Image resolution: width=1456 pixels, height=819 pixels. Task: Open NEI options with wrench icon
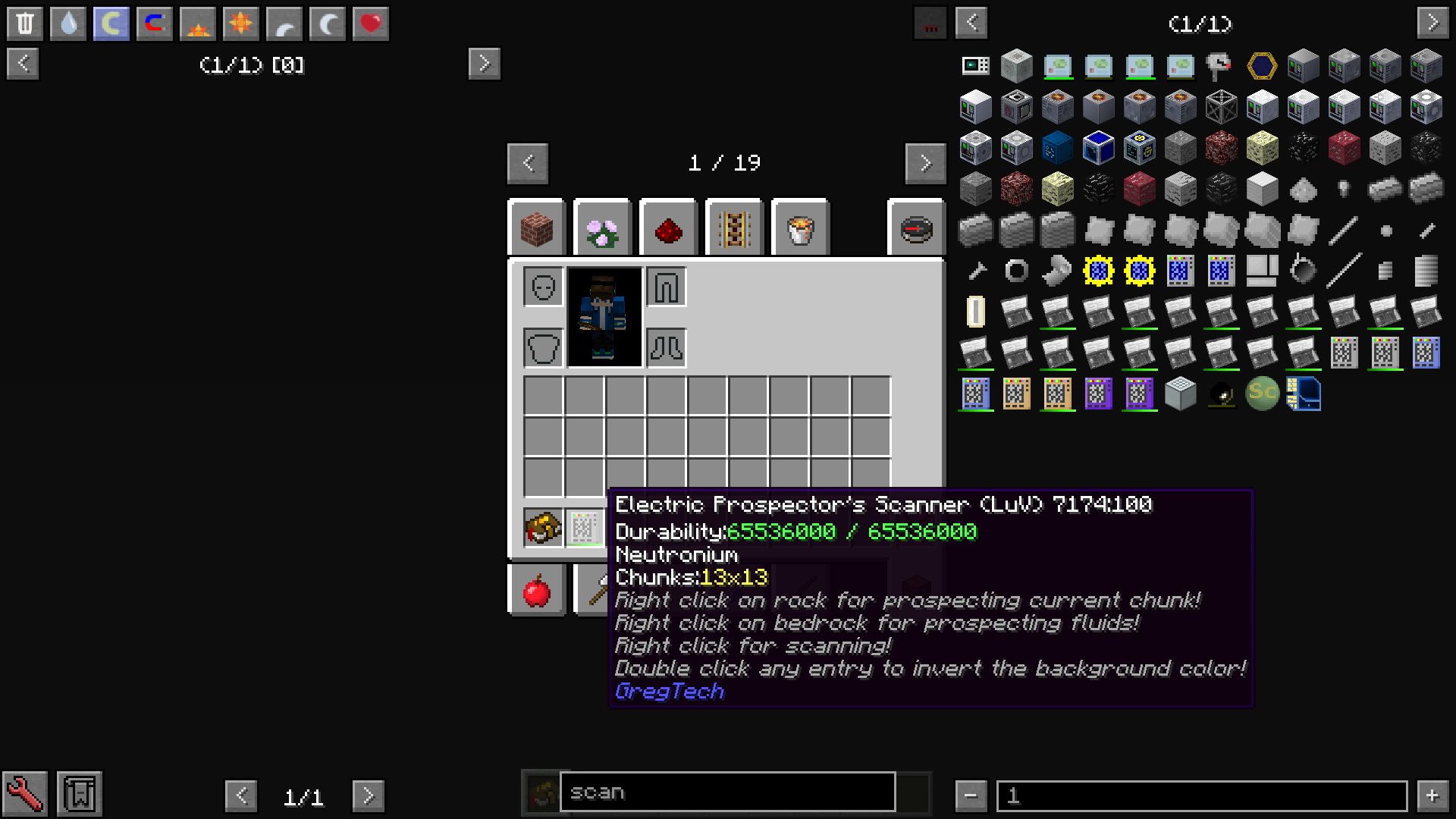(25, 793)
